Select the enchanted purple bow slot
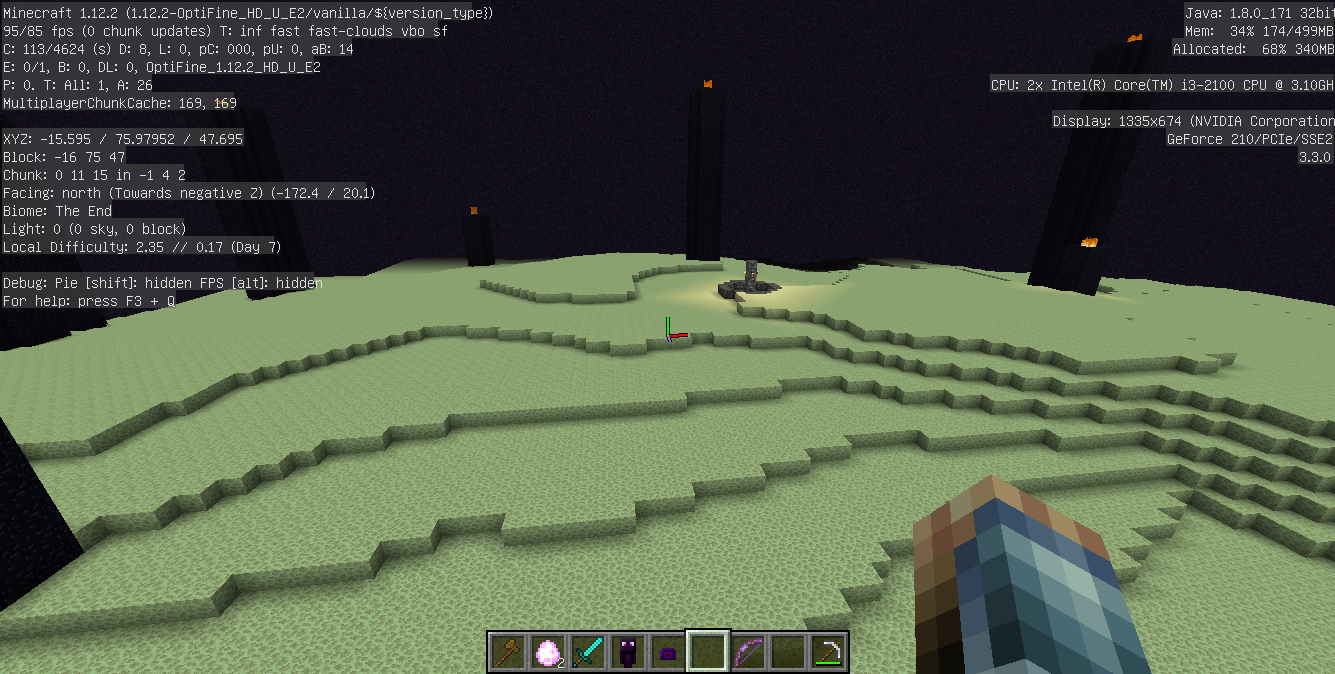The image size is (1335, 674). (748, 652)
